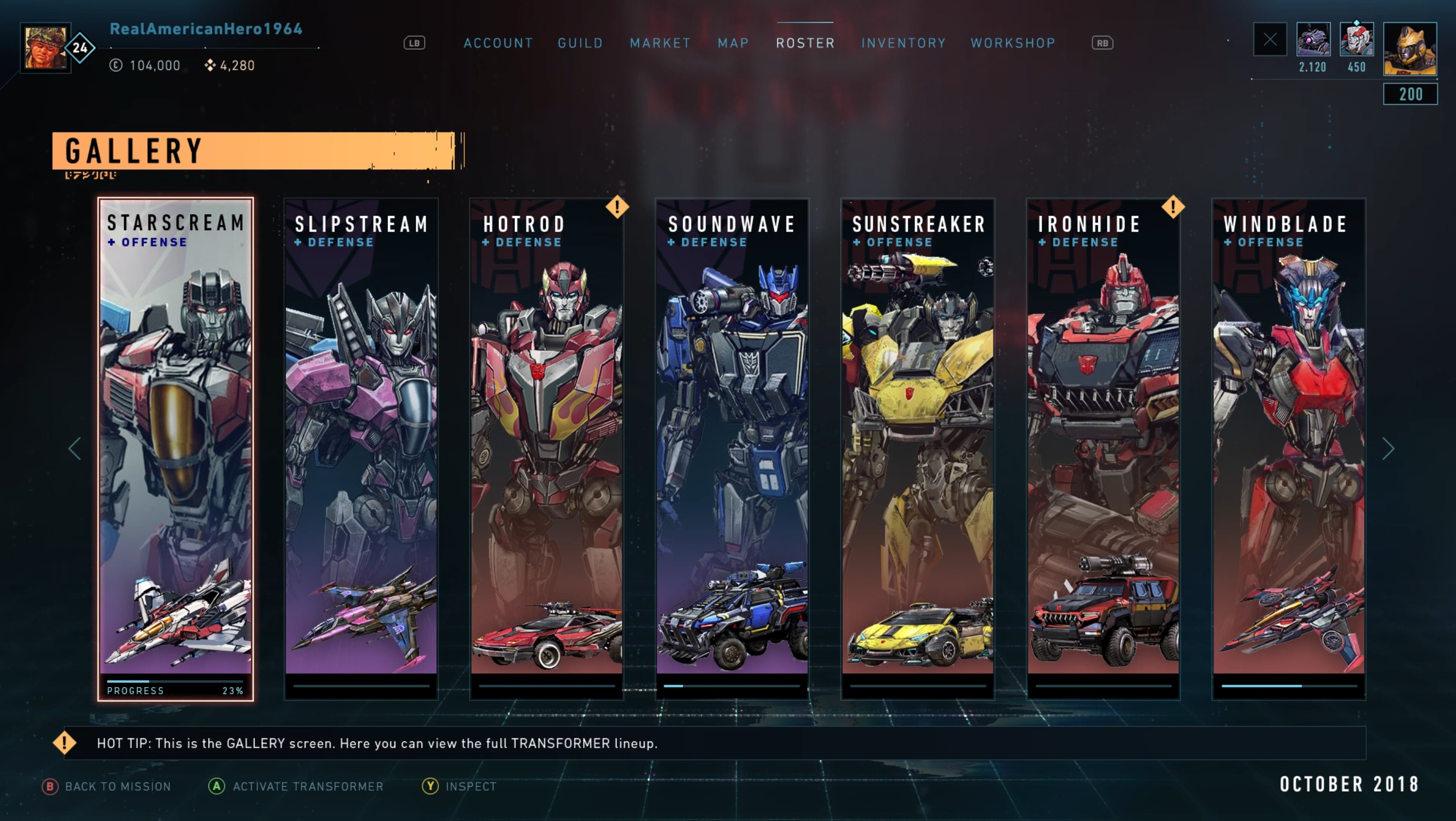1456x821 pixels.
Task: Click the empty squad slot with X
Action: (1270, 39)
